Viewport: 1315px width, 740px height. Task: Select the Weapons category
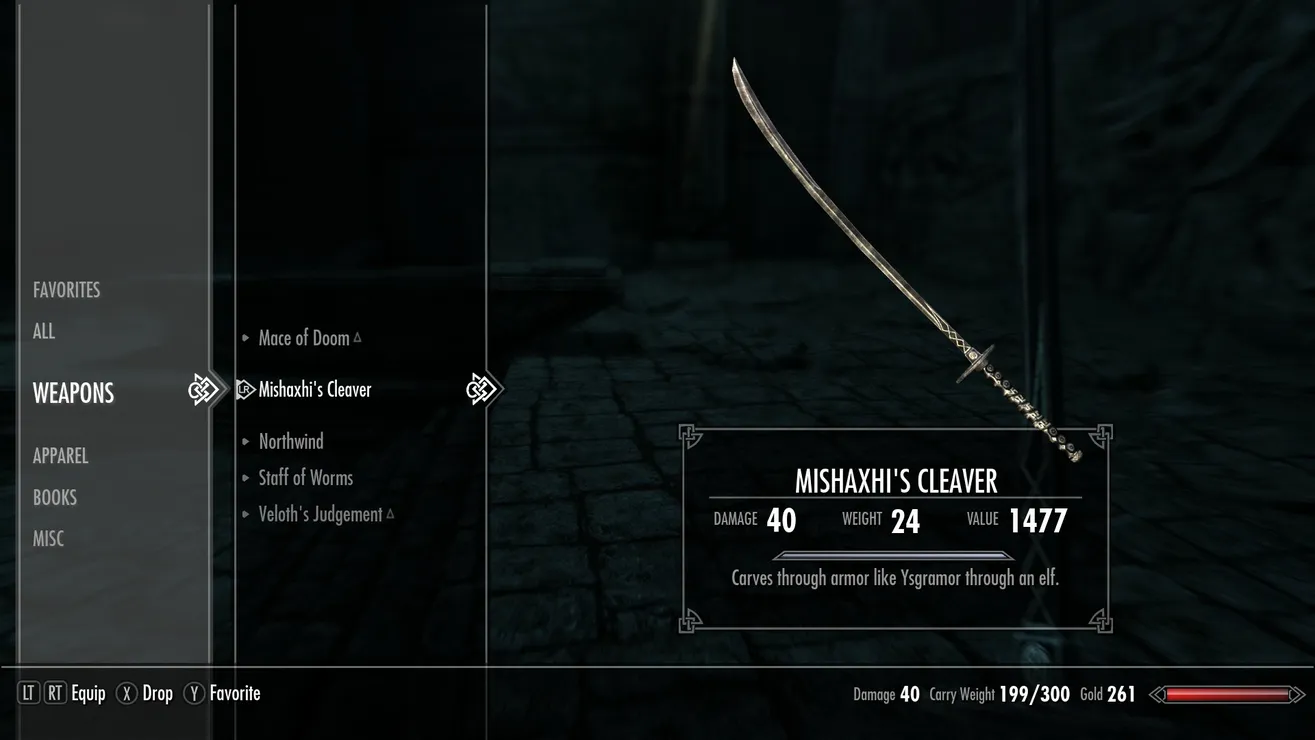click(74, 393)
